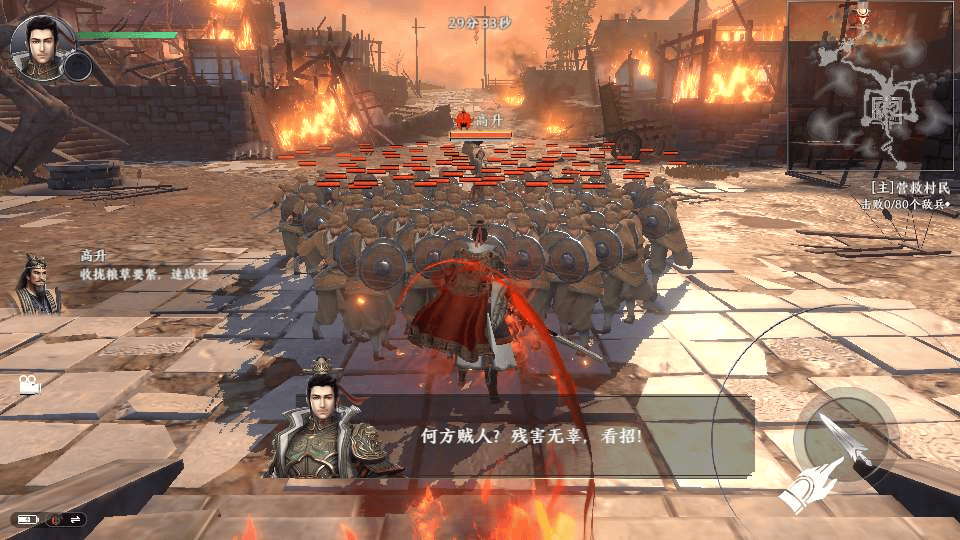960x540 pixels.
Task: Open the minimap
Action: (x=872, y=86)
